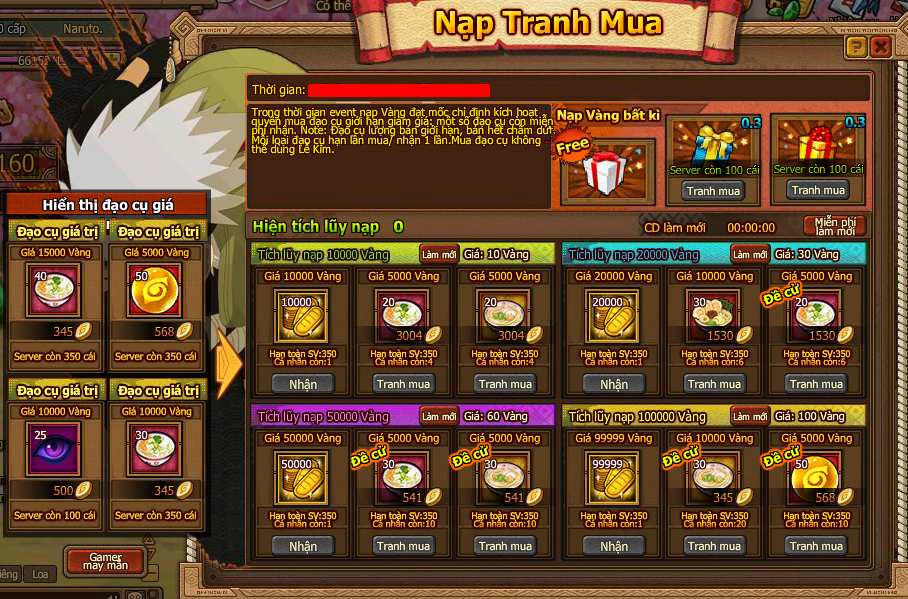Open the question mark help button

[x=856, y=47]
